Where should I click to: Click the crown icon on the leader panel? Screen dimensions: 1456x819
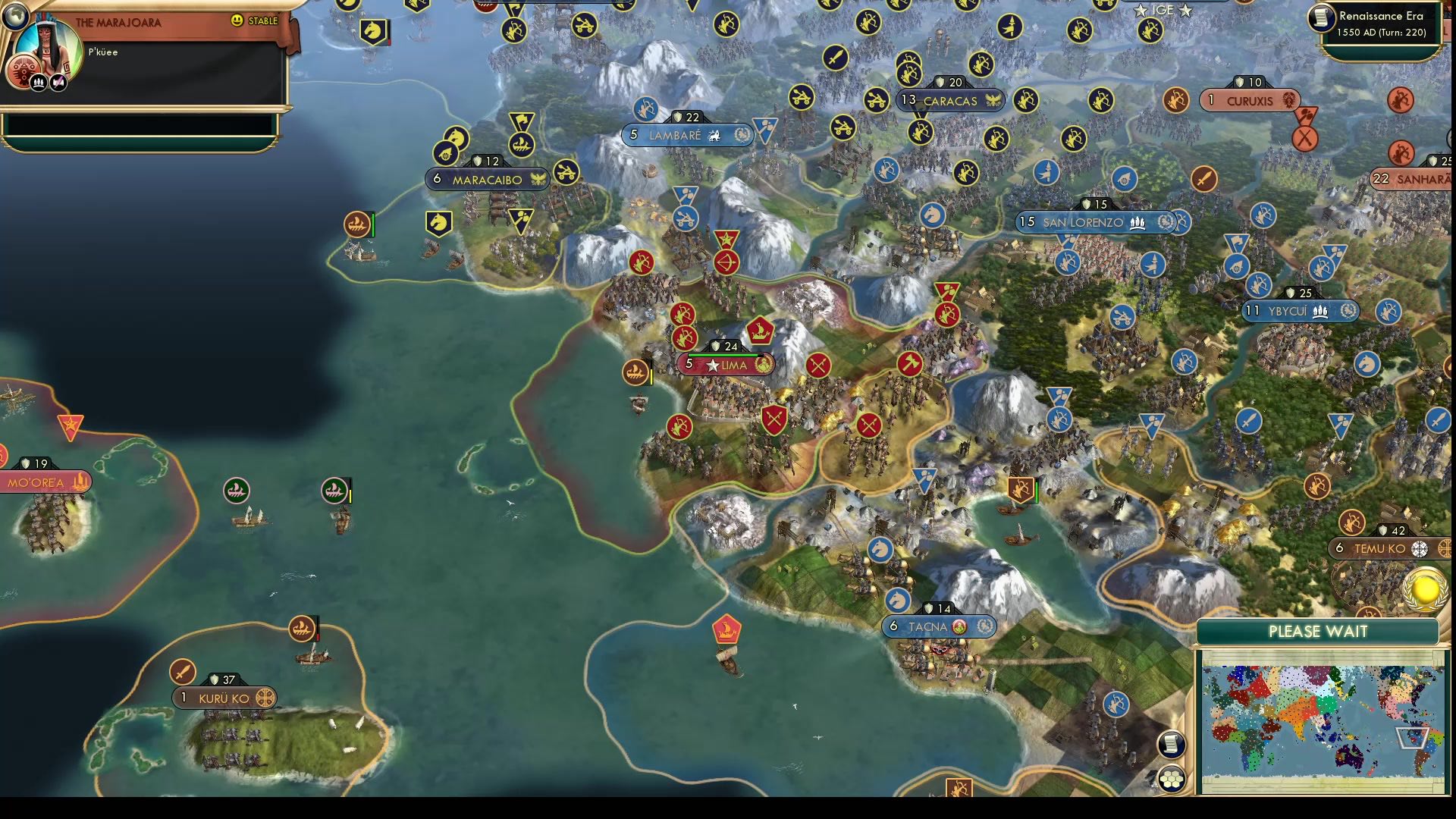38,82
